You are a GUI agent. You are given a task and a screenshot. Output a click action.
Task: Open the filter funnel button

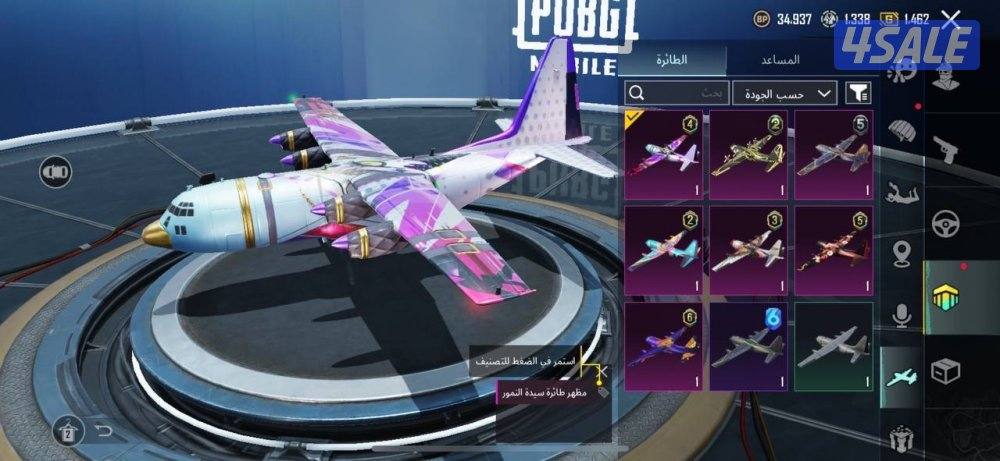[858, 93]
